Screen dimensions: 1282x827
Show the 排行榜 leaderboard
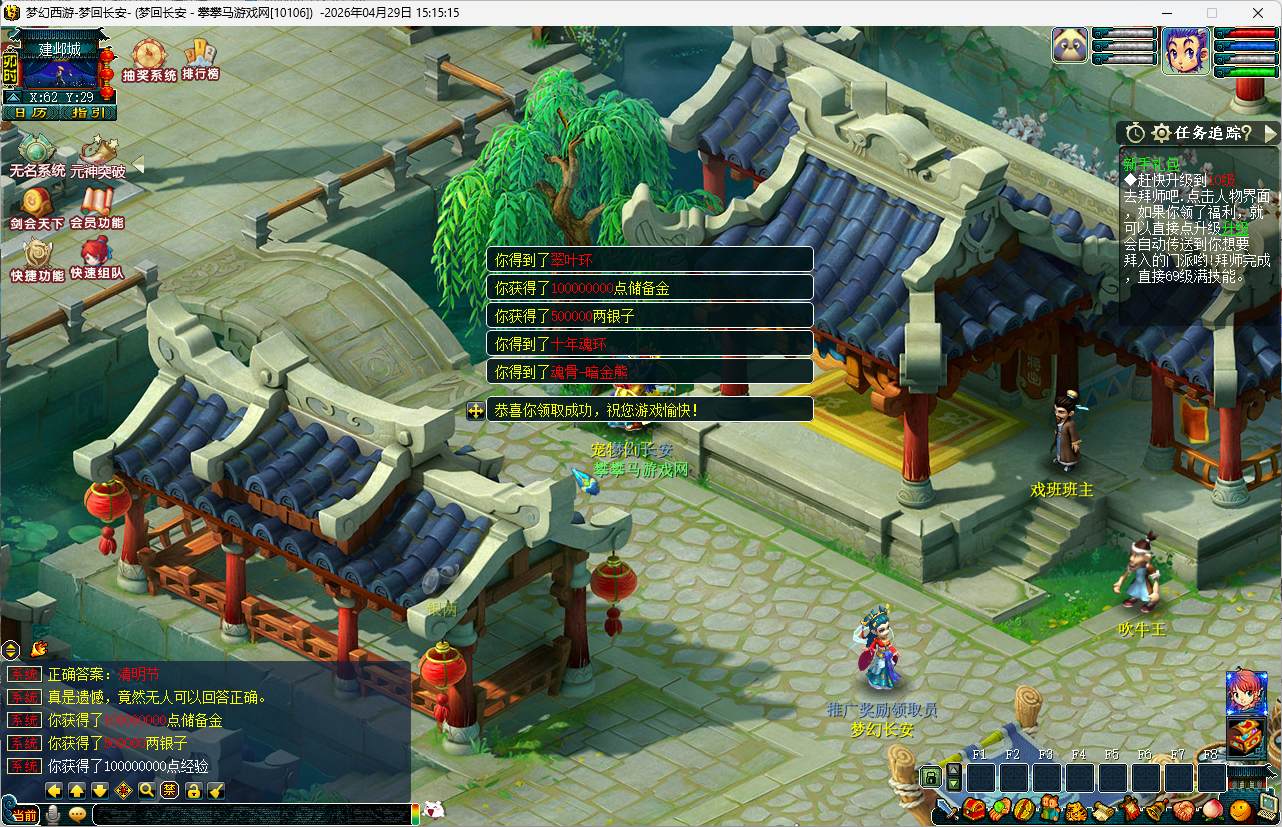click(200, 56)
